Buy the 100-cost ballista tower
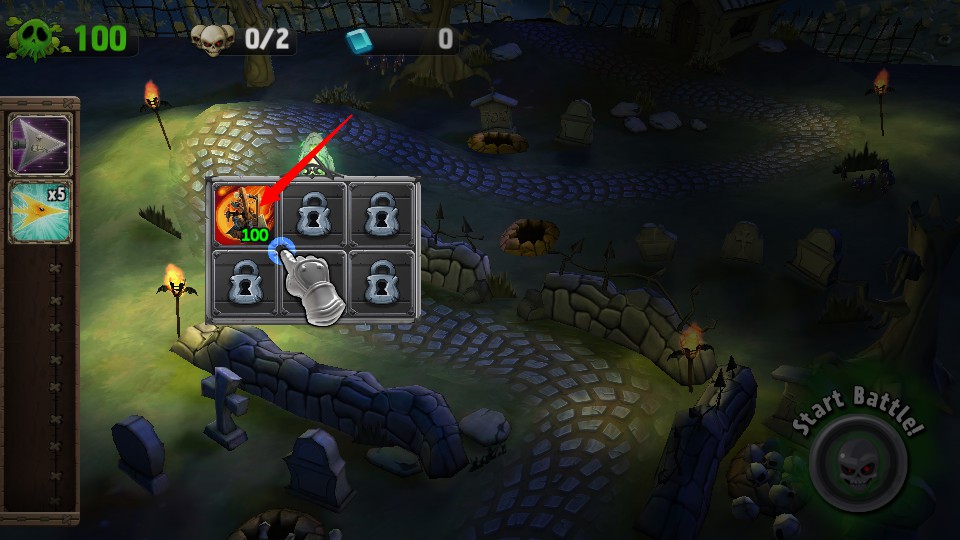The image size is (960, 540). [243, 212]
